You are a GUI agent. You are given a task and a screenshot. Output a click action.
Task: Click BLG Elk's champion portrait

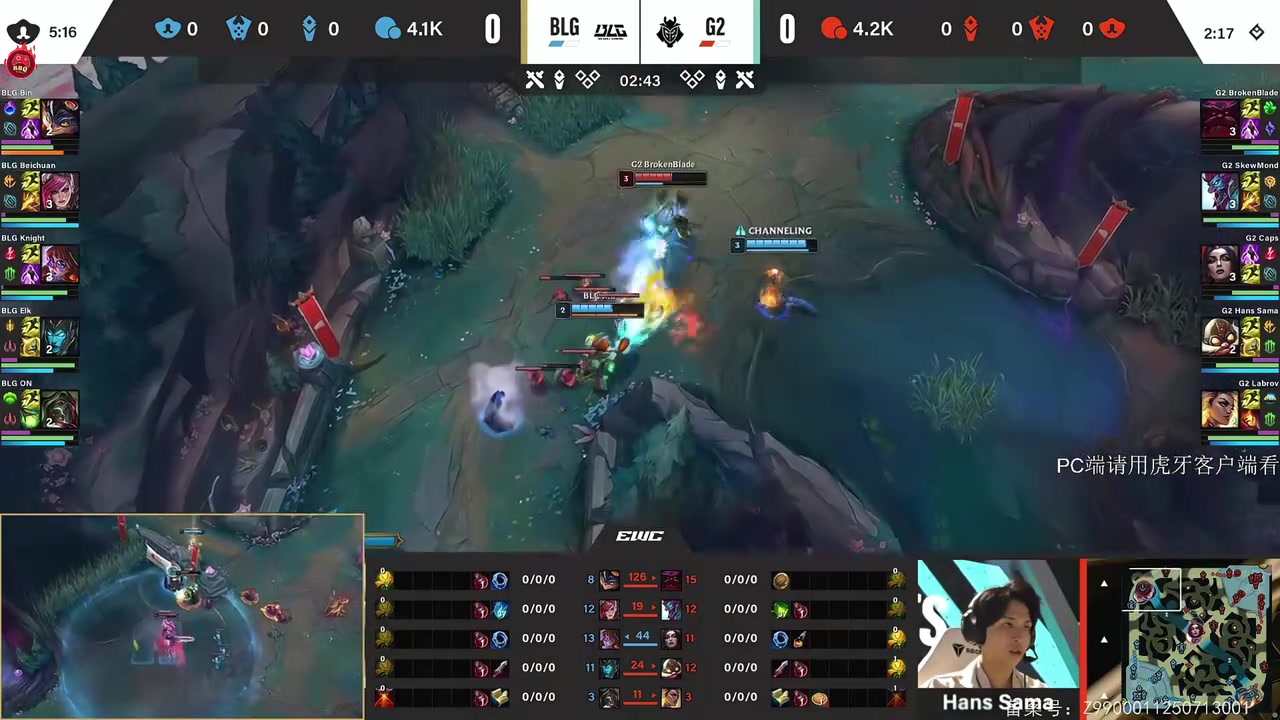60,337
